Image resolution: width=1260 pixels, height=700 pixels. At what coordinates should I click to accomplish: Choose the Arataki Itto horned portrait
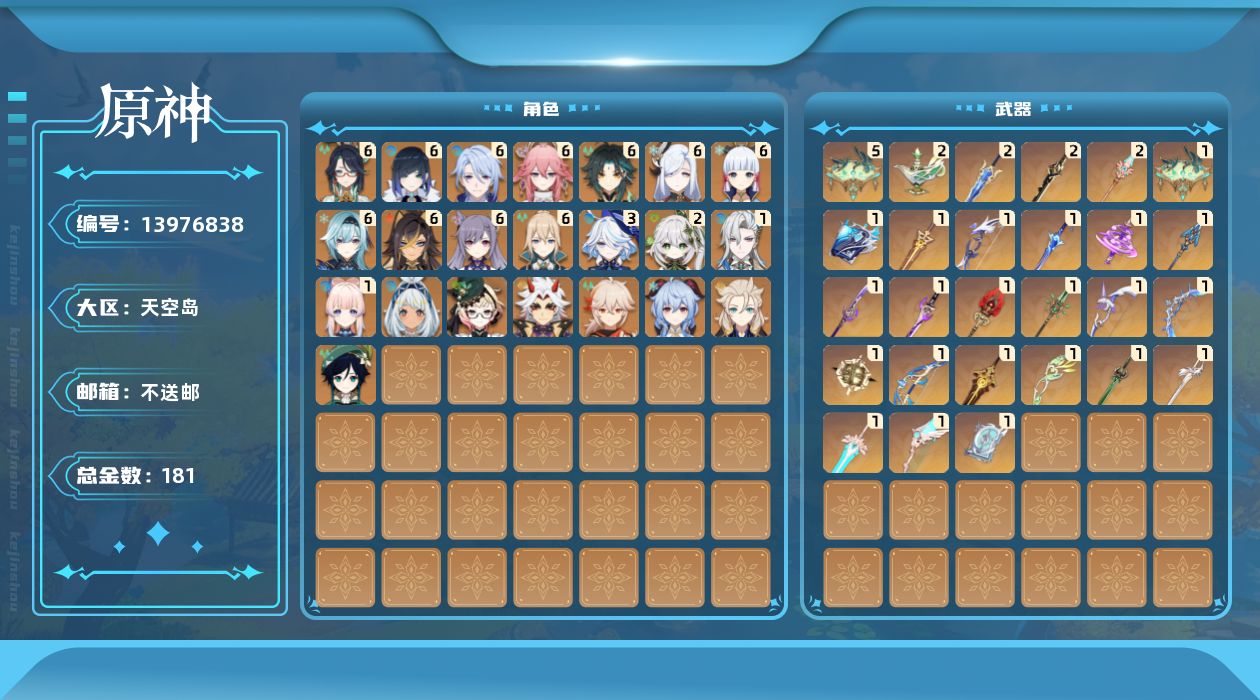(x=544, y=307)
